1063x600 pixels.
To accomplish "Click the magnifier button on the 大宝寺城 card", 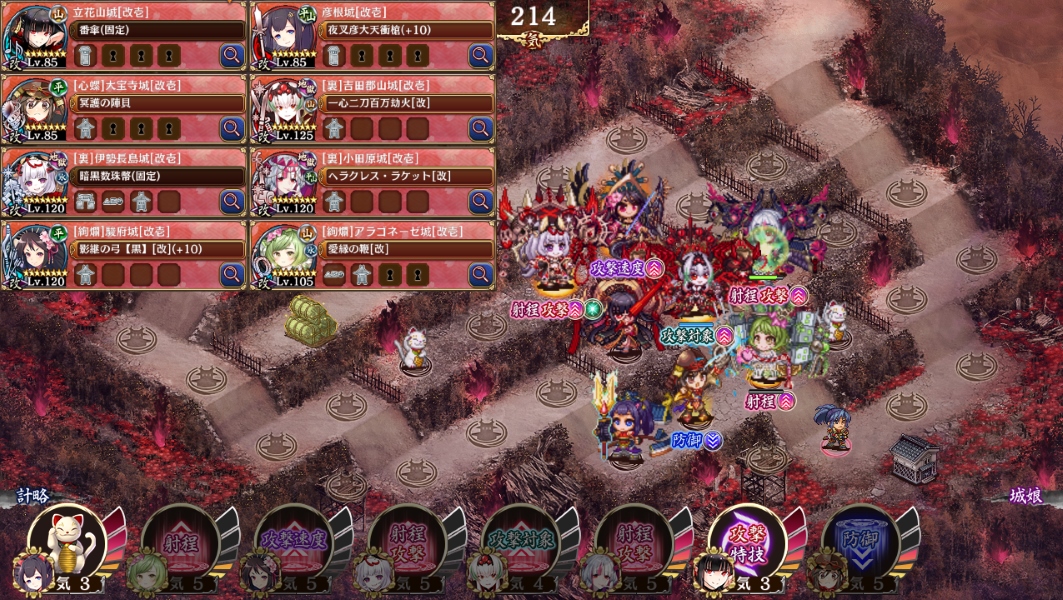I will (x=233, y=129).
